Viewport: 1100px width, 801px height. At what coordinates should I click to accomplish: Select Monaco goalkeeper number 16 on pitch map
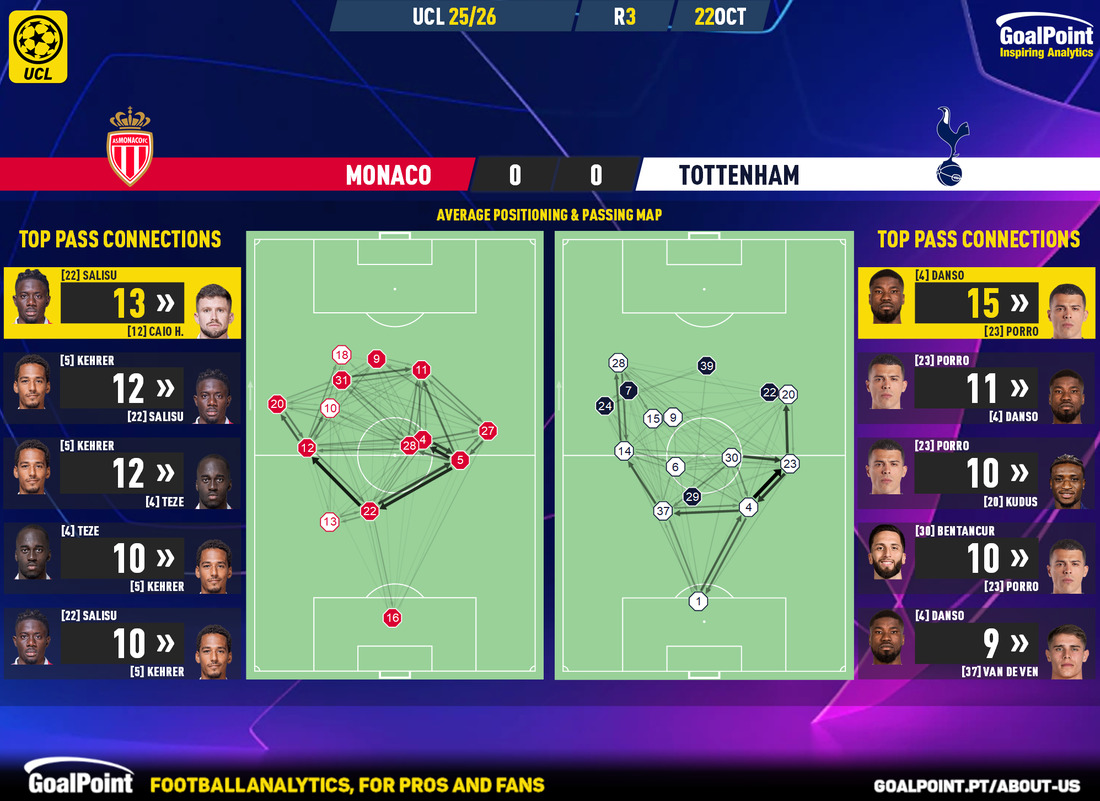[392, 618]
